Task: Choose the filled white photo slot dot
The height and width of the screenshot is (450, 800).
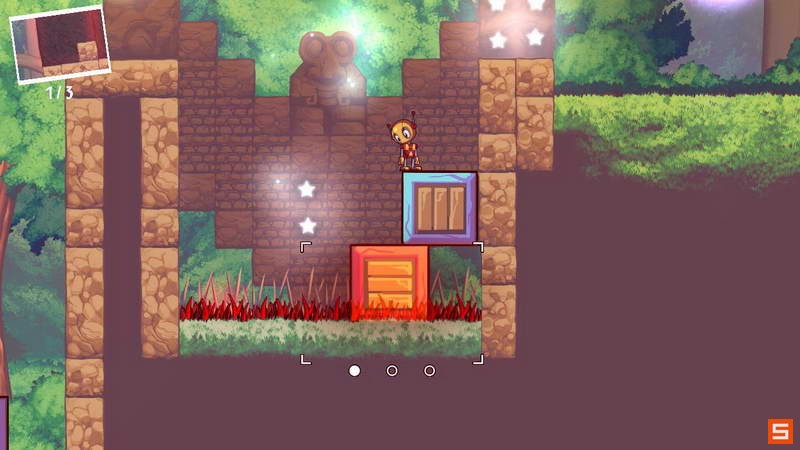Action: tap(354, 371)
